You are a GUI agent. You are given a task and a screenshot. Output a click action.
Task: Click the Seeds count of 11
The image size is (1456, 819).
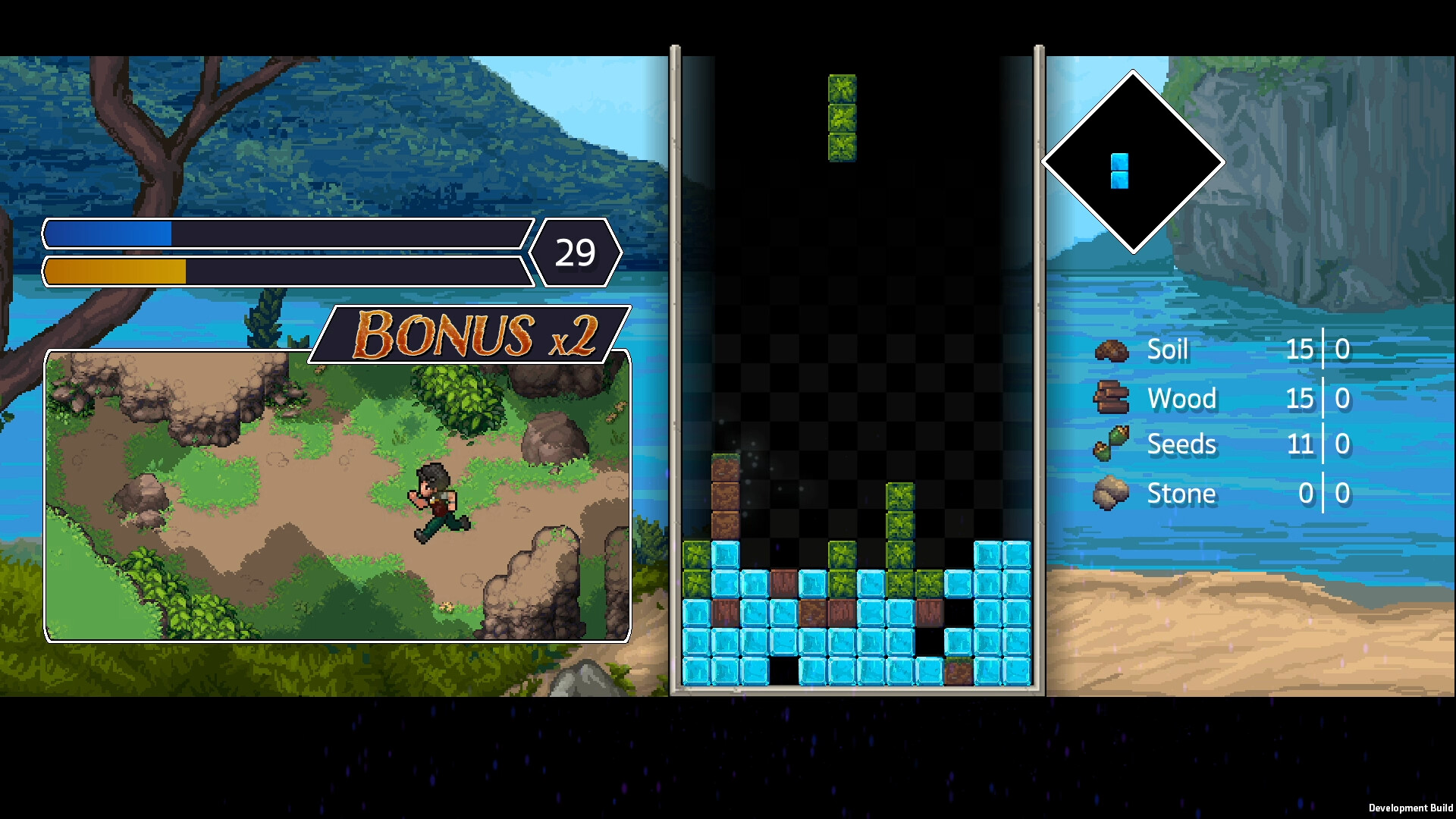1300,444
